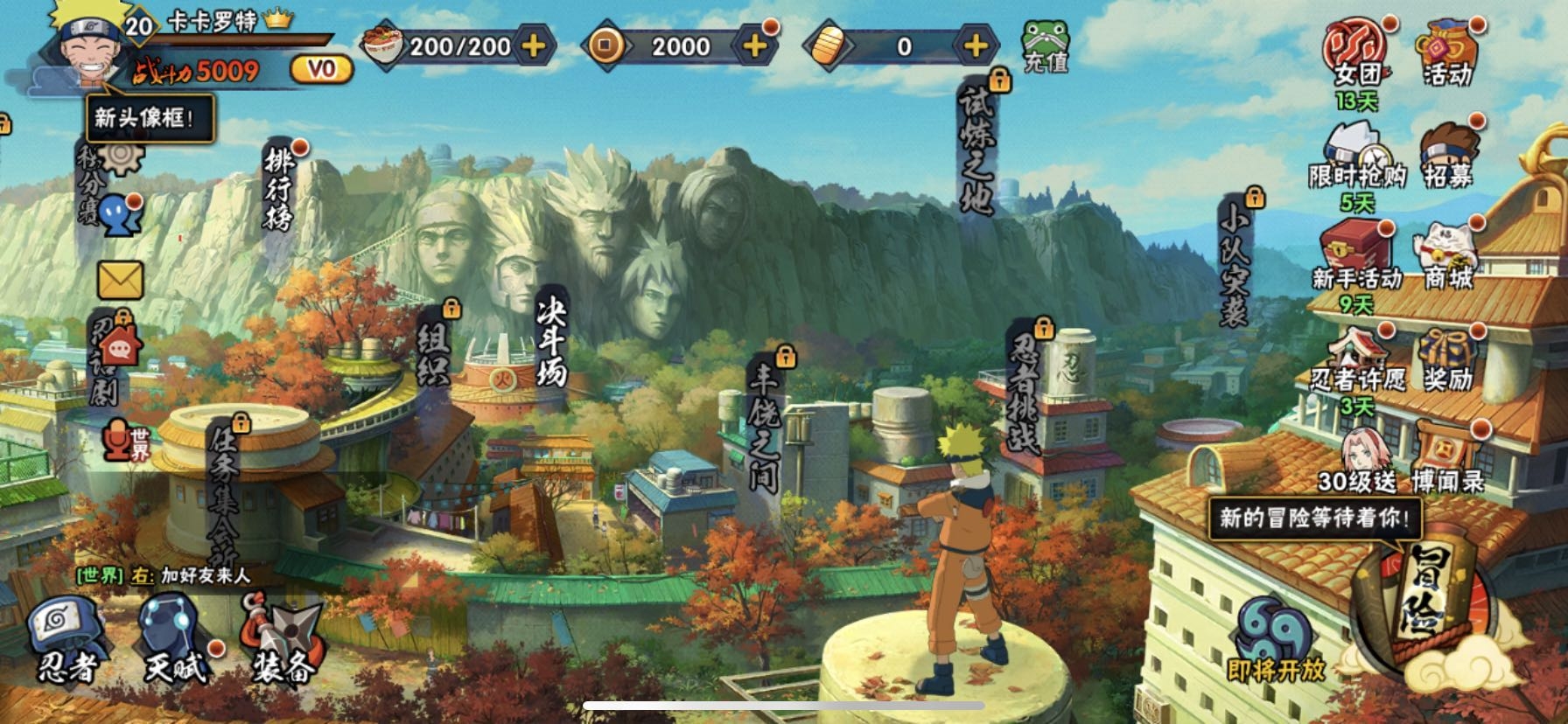Open the 忍者许愿 ninja wish event
The width and height of the screenshot is (1568, 724).
point(1356,359)
